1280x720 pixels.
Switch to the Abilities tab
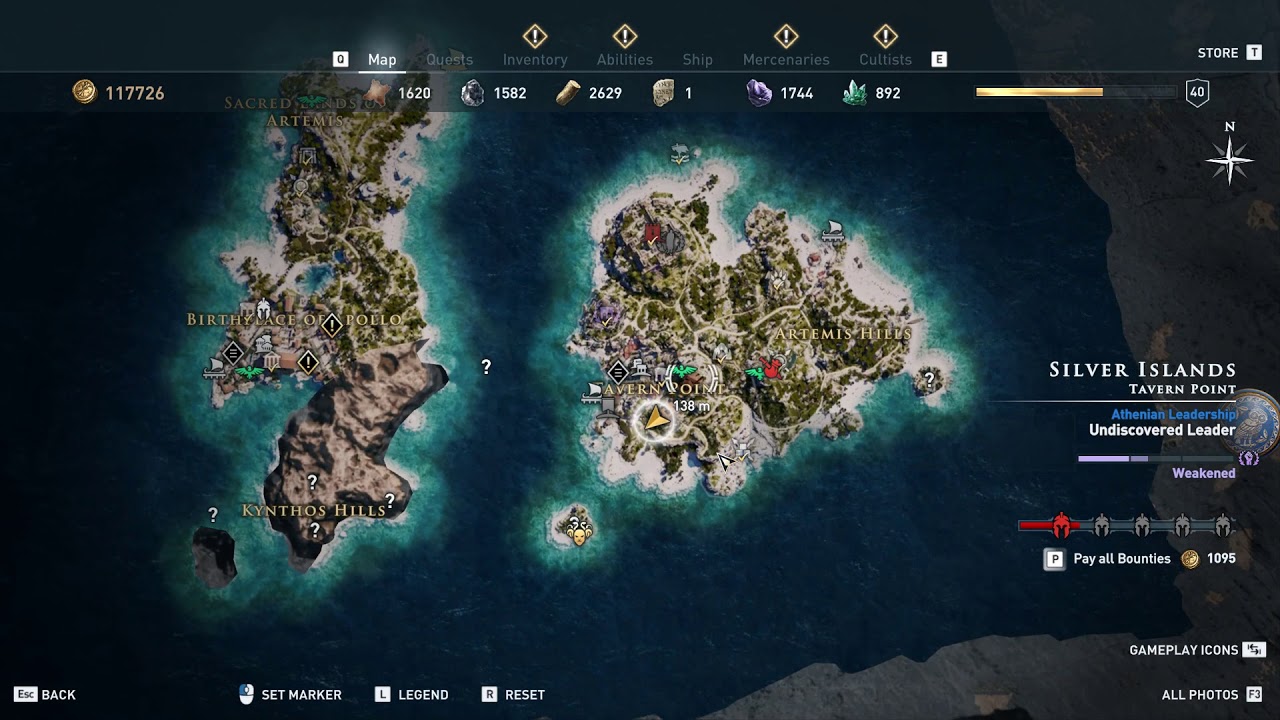(625, 60)
